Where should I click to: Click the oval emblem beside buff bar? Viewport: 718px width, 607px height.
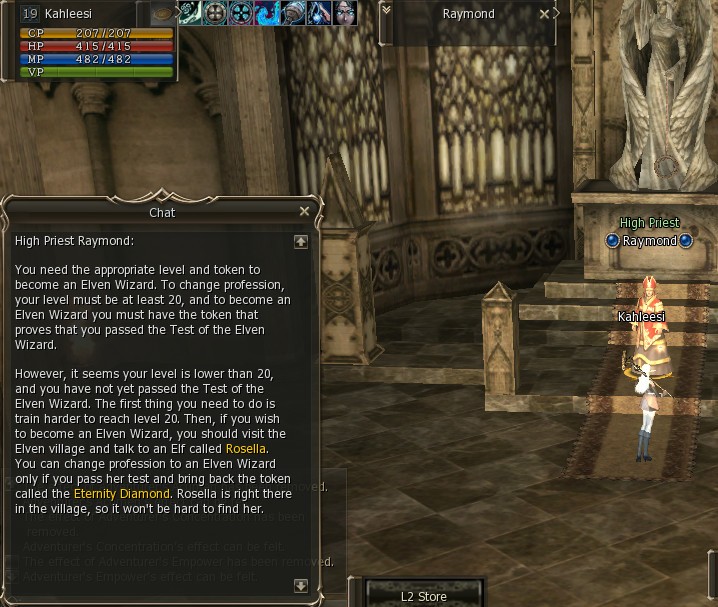[x=162, y=14]
